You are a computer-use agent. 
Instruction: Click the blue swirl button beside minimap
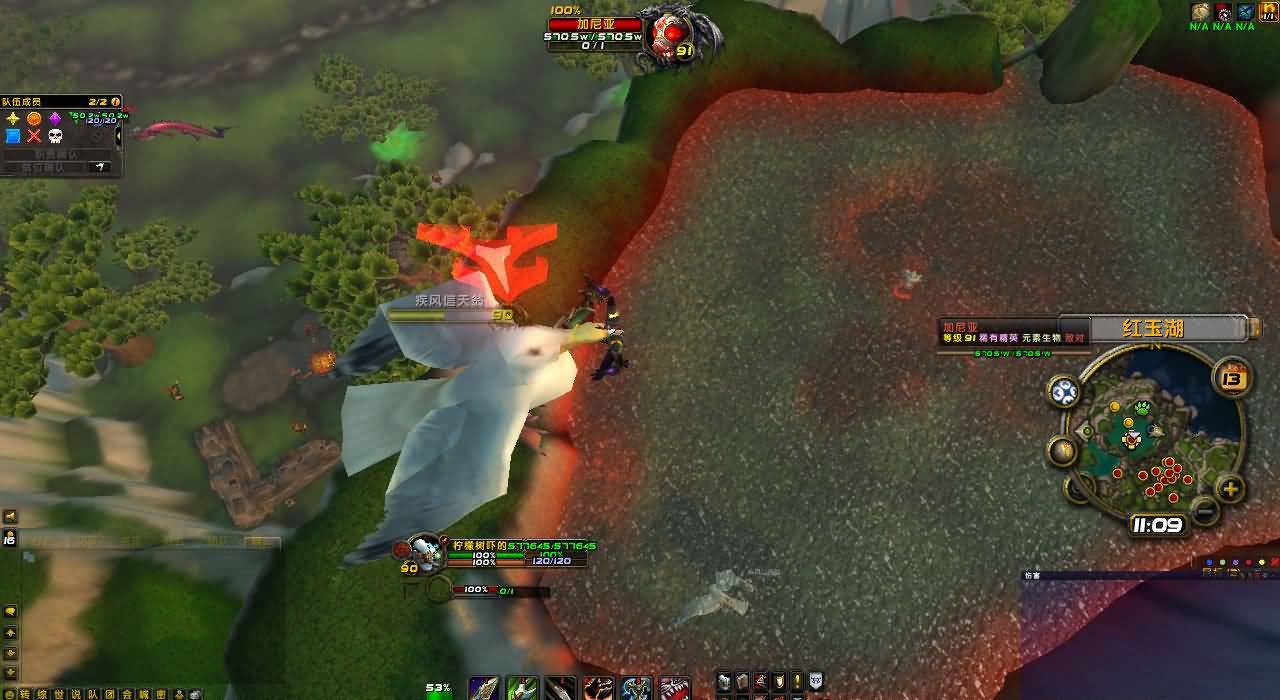click(x=1064, y=391)
